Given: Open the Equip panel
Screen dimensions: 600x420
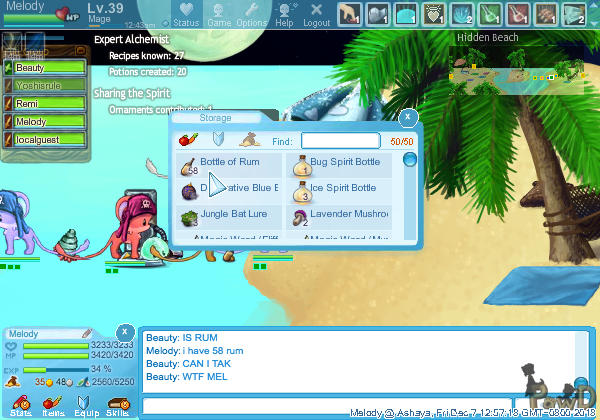Looking at the screenshot, I should pos(85,405).
